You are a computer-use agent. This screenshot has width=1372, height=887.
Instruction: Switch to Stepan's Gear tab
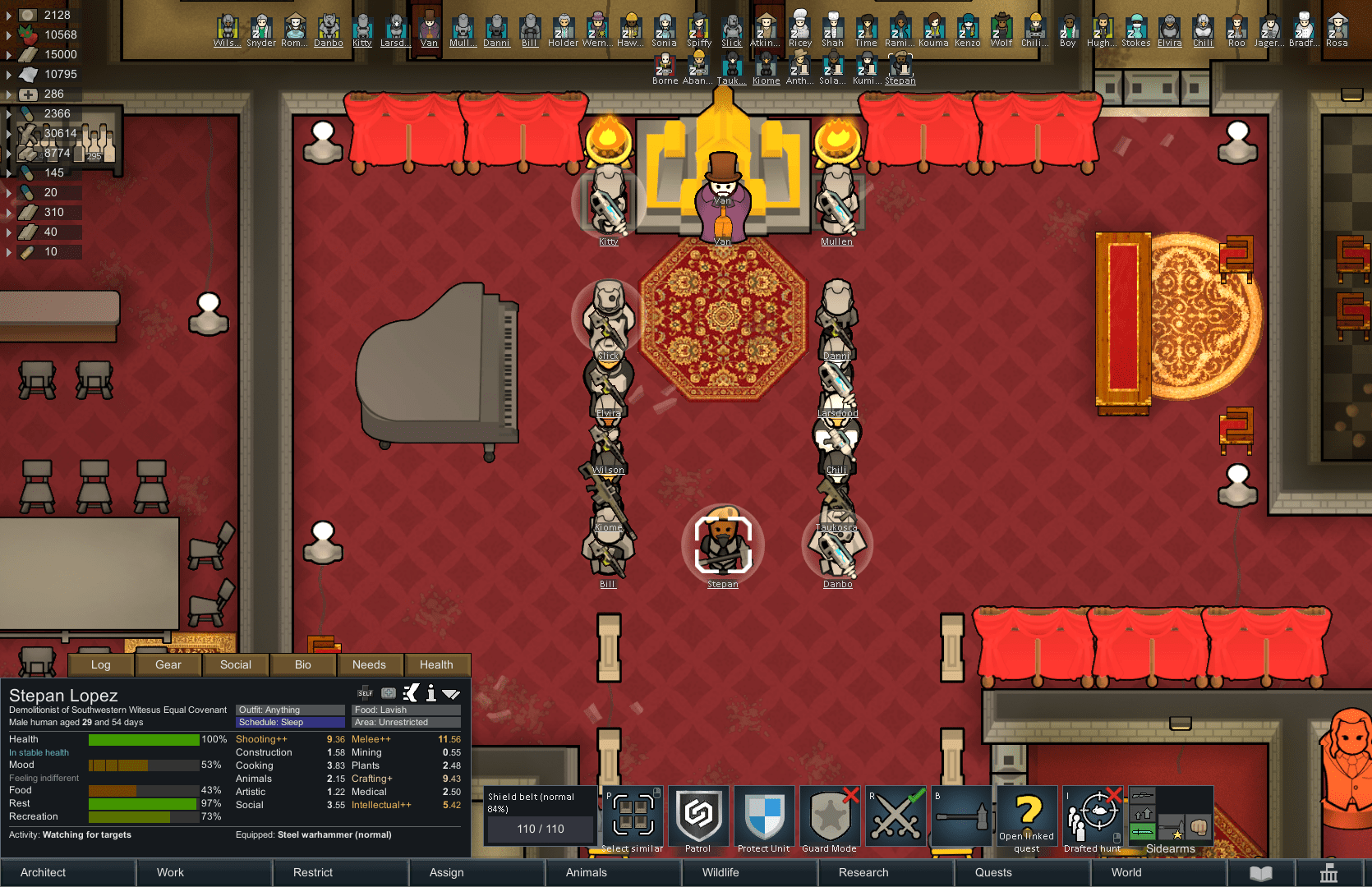[168, 664]
